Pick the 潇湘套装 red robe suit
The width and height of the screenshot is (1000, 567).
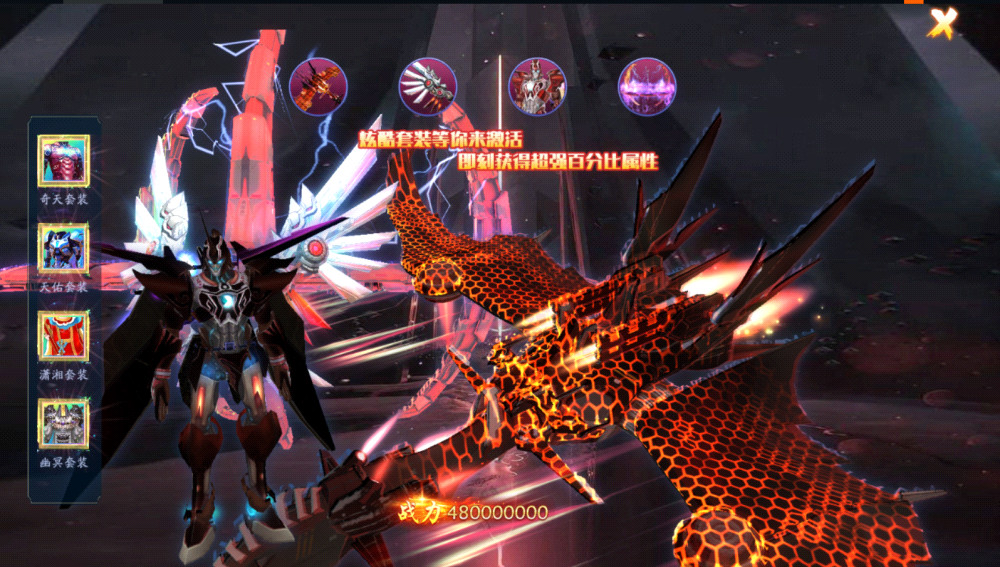coord(64,337)
